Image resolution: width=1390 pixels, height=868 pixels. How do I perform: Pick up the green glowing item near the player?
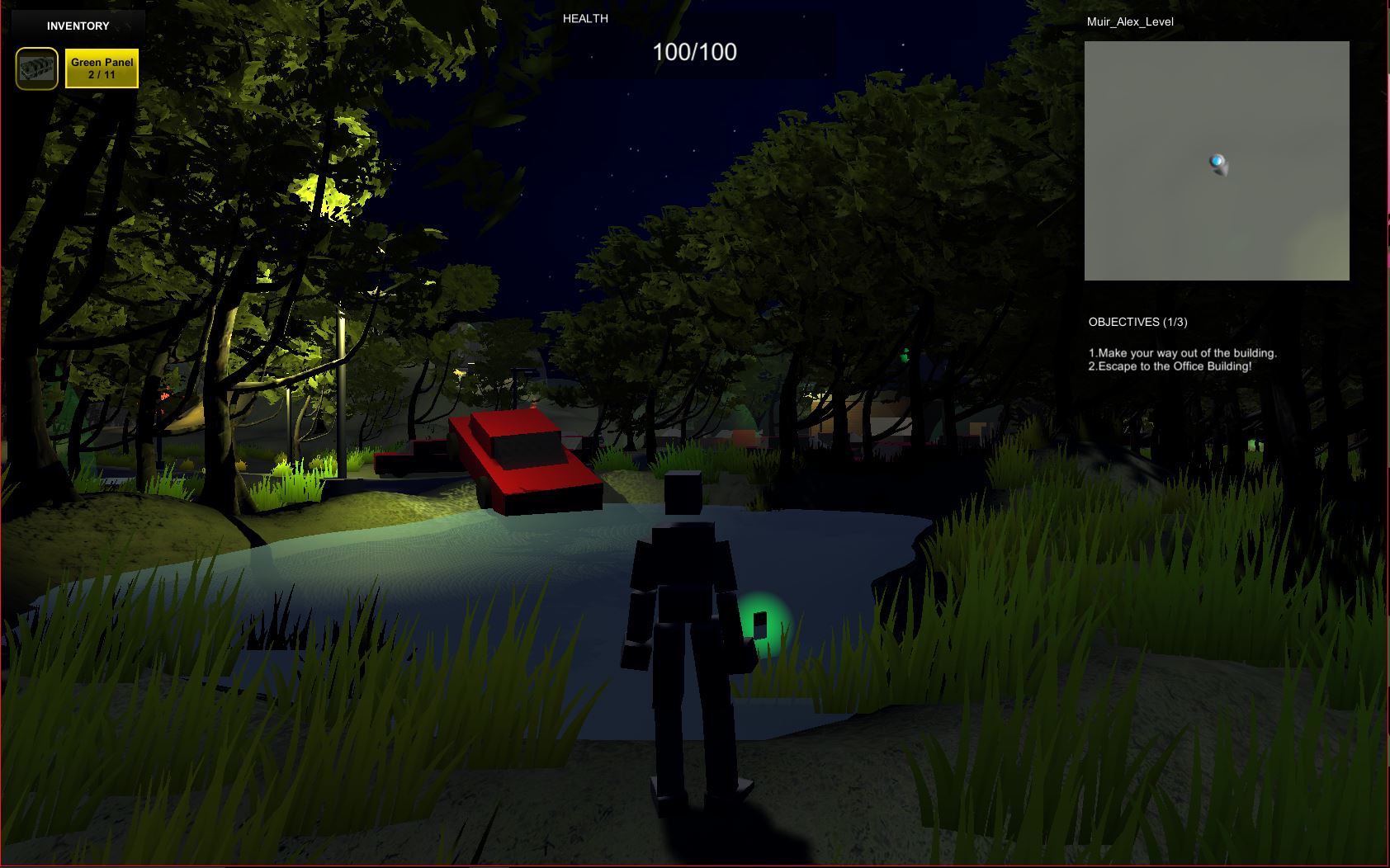click(x=762, y=623)
